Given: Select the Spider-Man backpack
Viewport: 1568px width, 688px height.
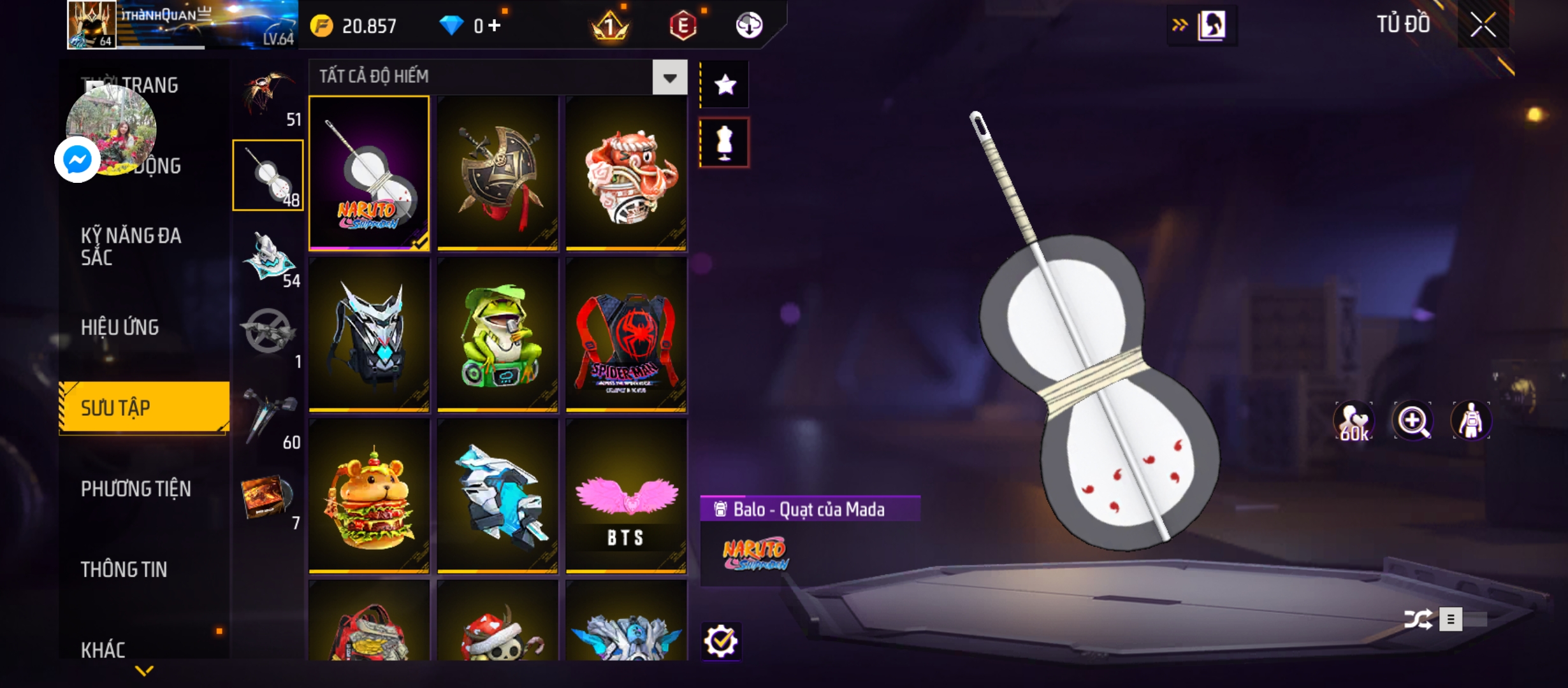Looking at the screenshot, I should tap(626, 334).
